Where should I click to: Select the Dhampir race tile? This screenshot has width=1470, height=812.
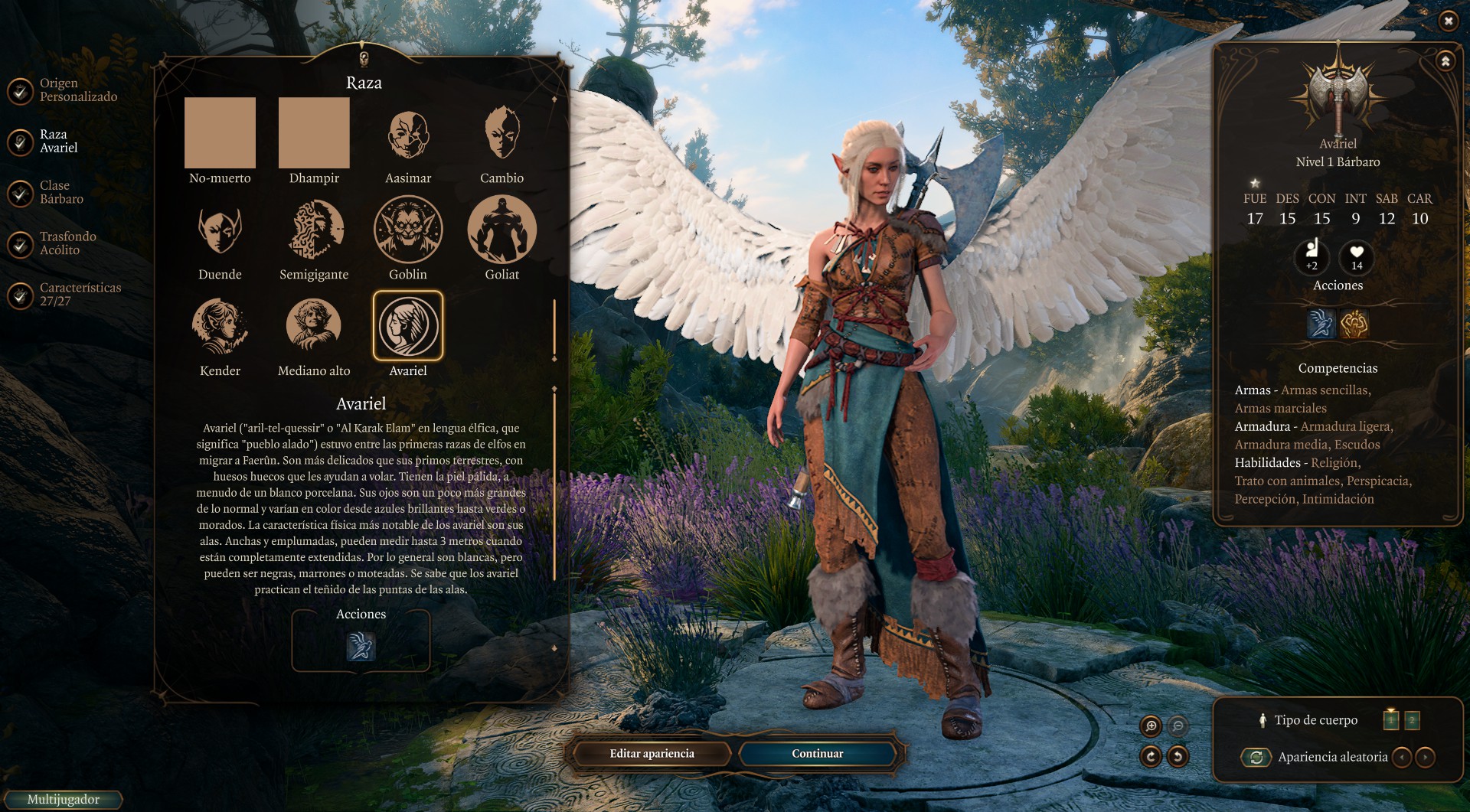point(314,133)
